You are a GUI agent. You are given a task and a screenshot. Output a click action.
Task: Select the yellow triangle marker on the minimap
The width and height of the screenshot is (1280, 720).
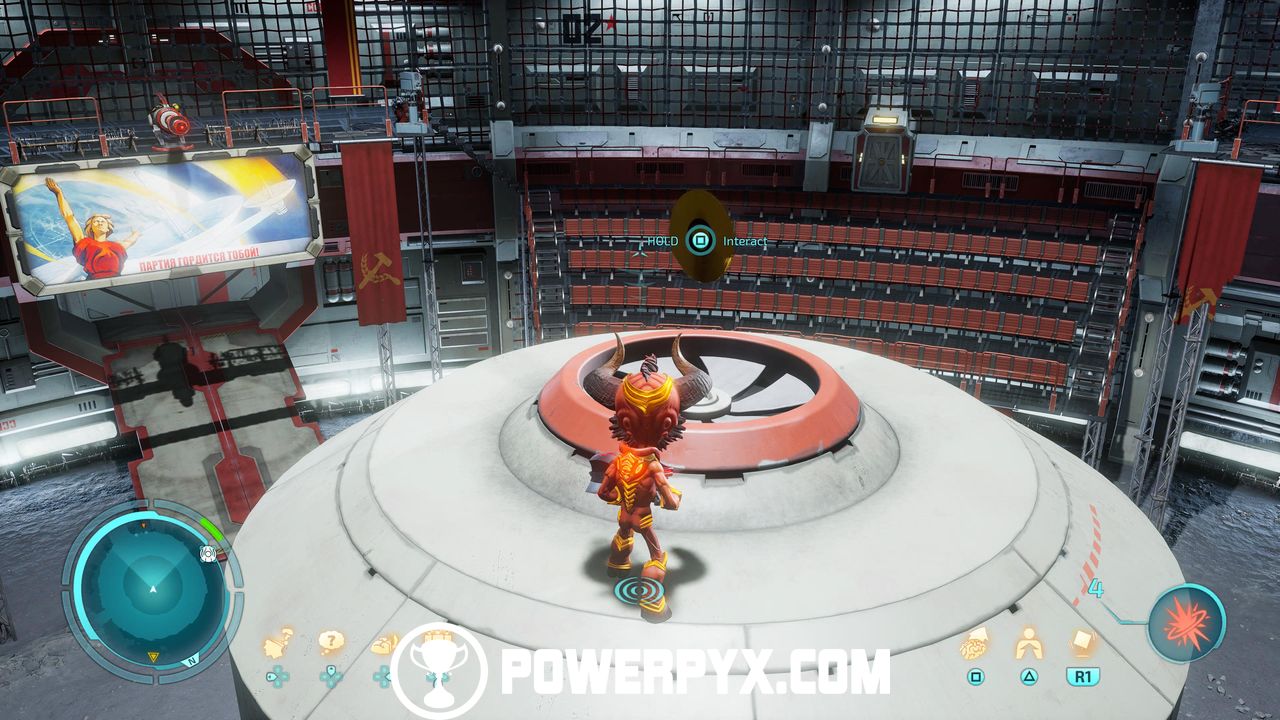(154, 656)
